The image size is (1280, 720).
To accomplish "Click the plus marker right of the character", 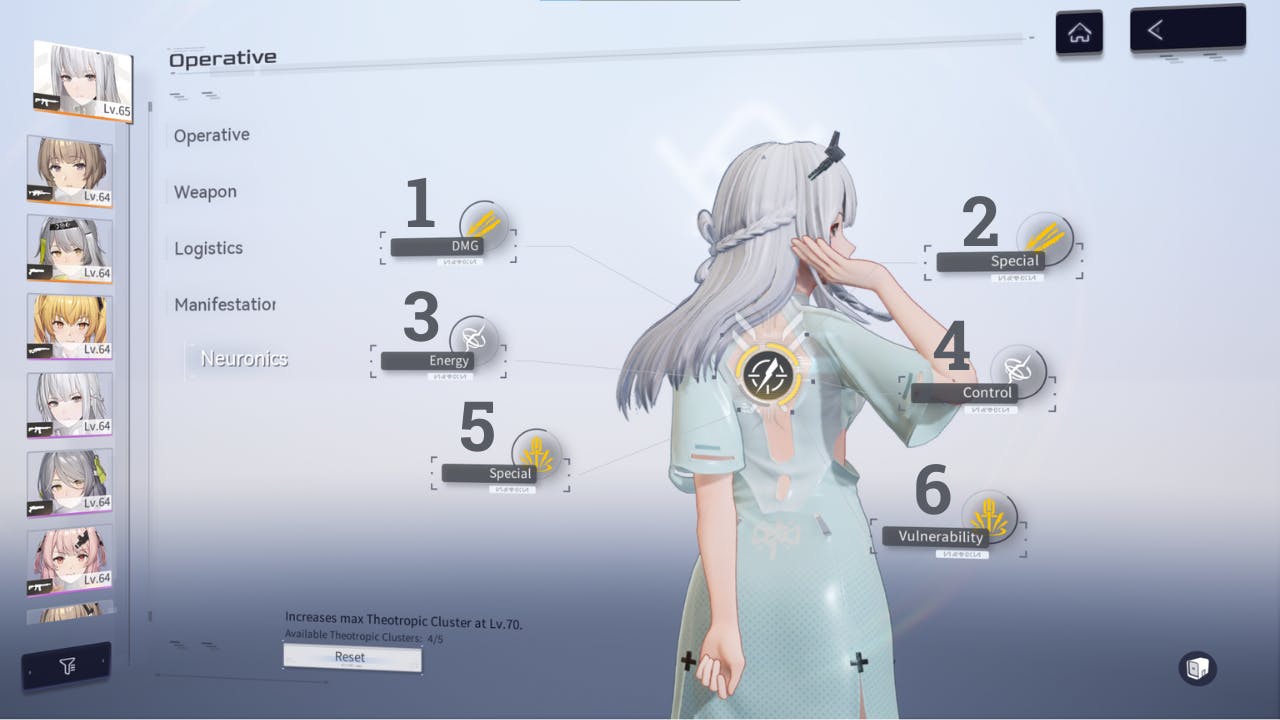I will (x=858, y=661).
